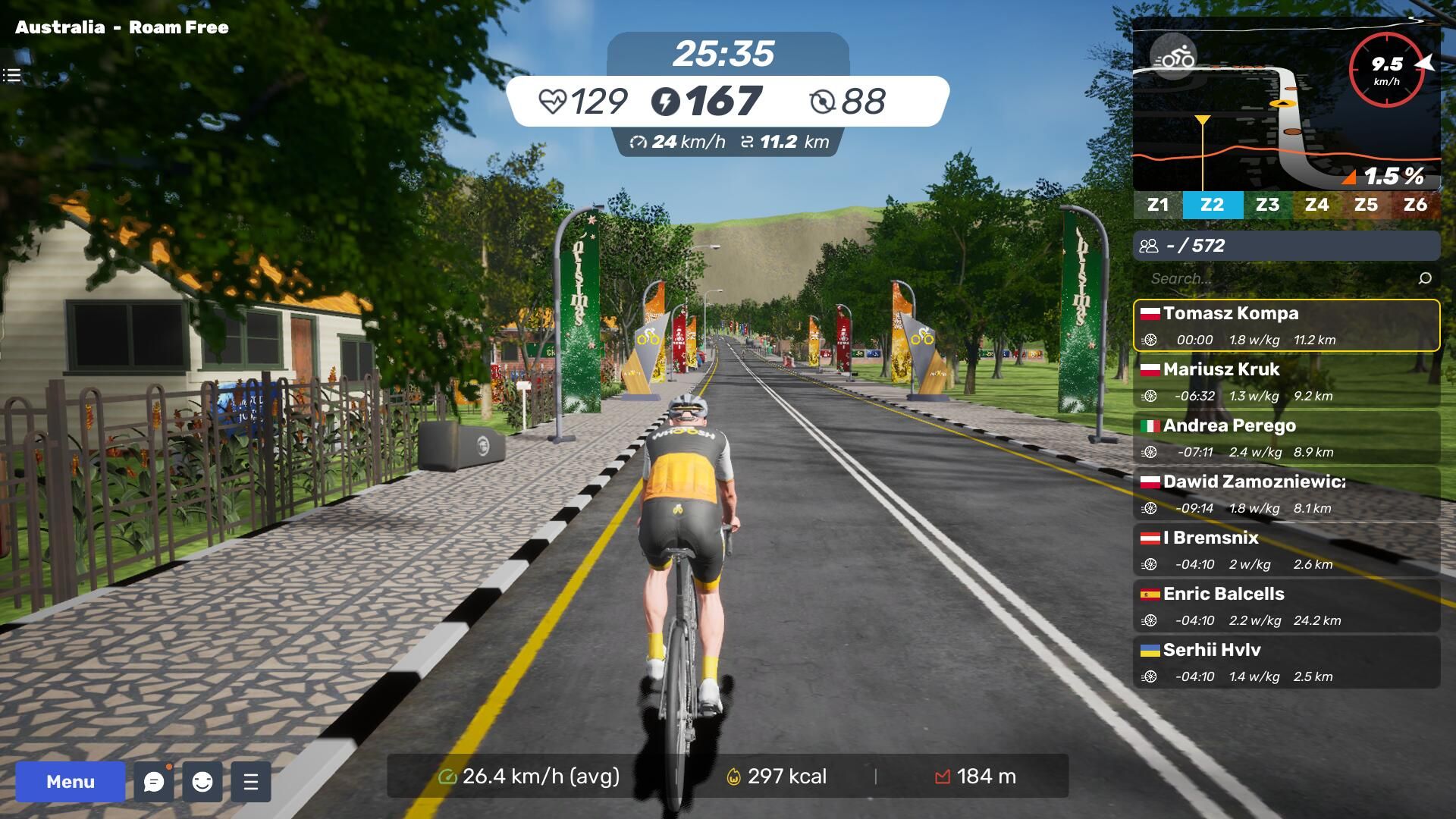This screenshot has height=819, width=1456.
Task: Click the cyclist icon on minimap
Action: click(1173, 57)
